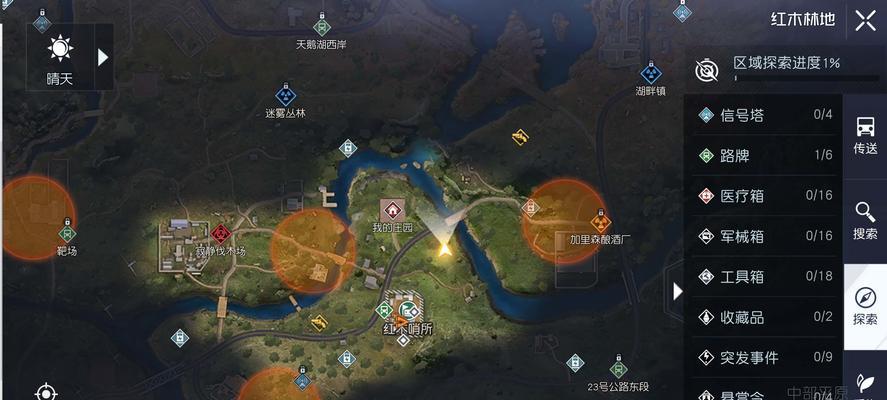Choose the 收藏品 collectibles entry
The width and height of the screenshot is (887, 400).
[x=765, y=317]
